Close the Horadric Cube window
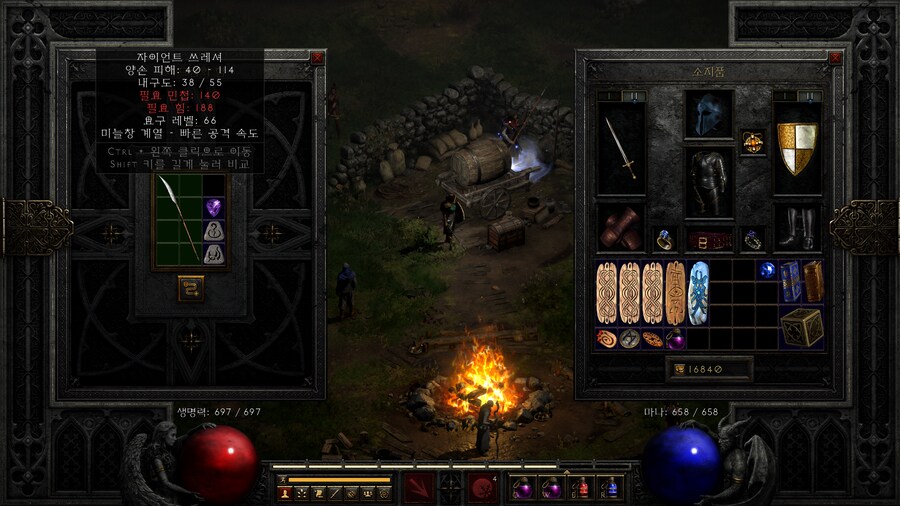 click(317, 58)
